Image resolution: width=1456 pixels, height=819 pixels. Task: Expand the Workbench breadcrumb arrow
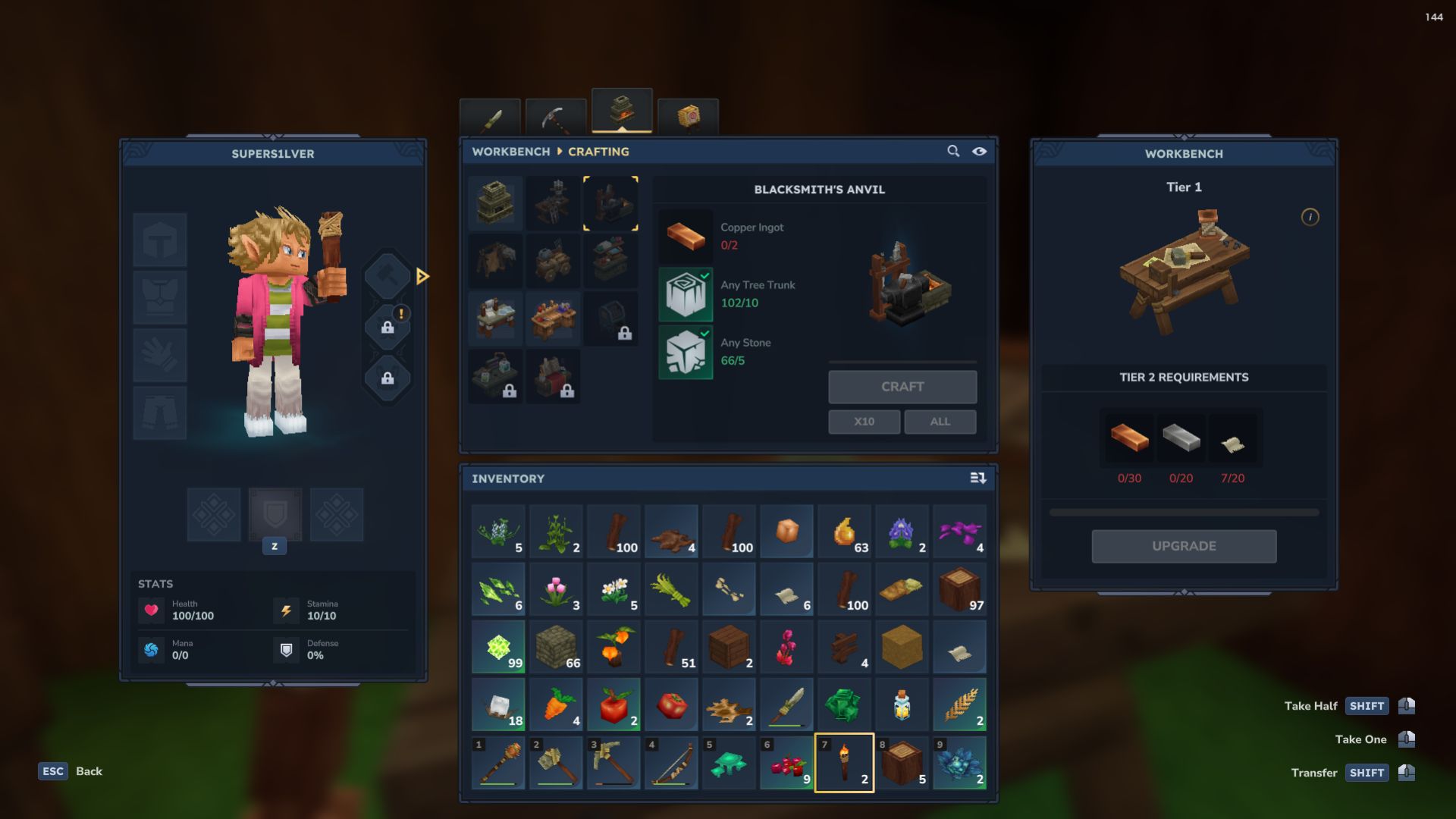[x=558, y=151]
